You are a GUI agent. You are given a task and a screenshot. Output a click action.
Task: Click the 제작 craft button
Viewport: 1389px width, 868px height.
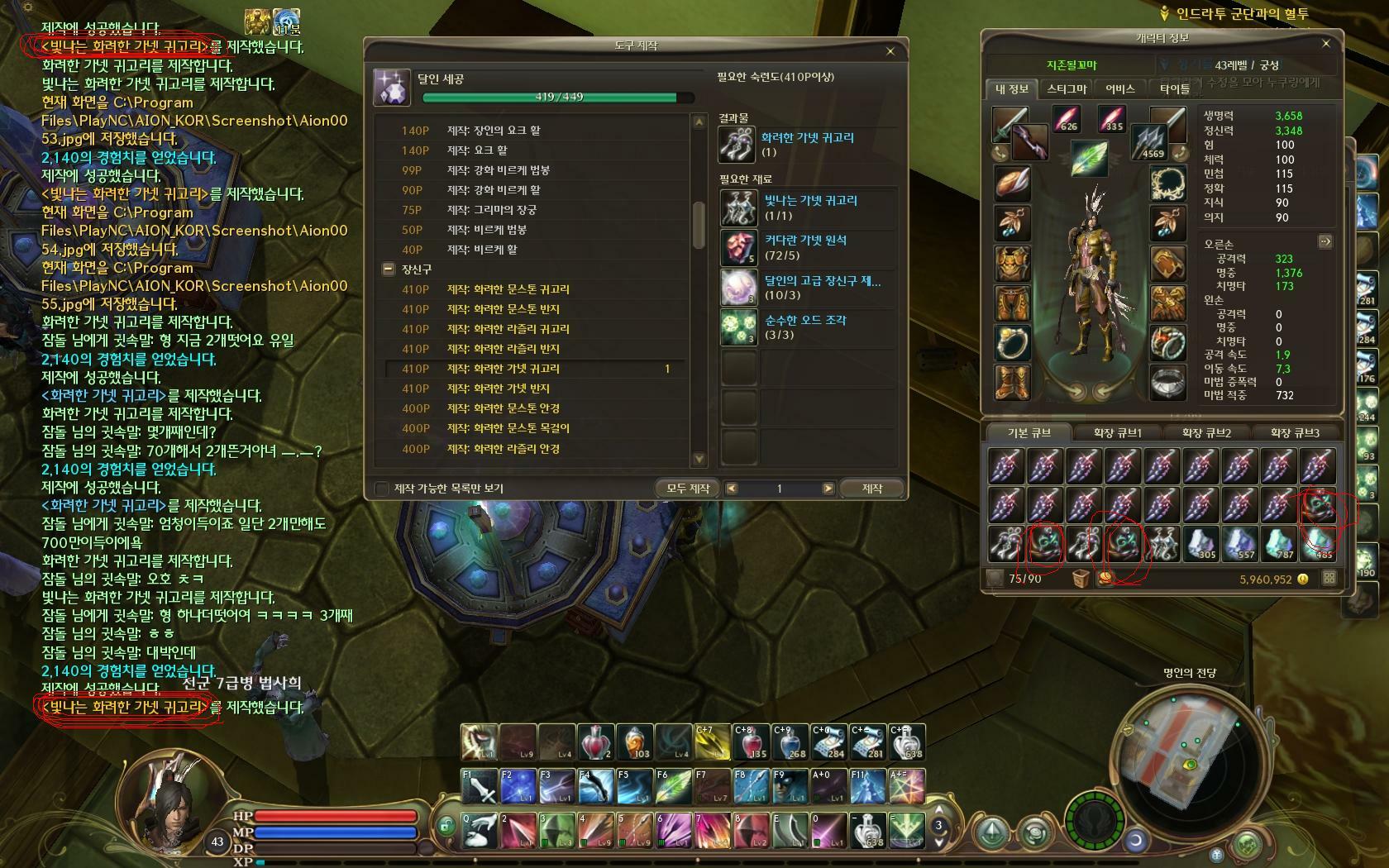[872, 489]
